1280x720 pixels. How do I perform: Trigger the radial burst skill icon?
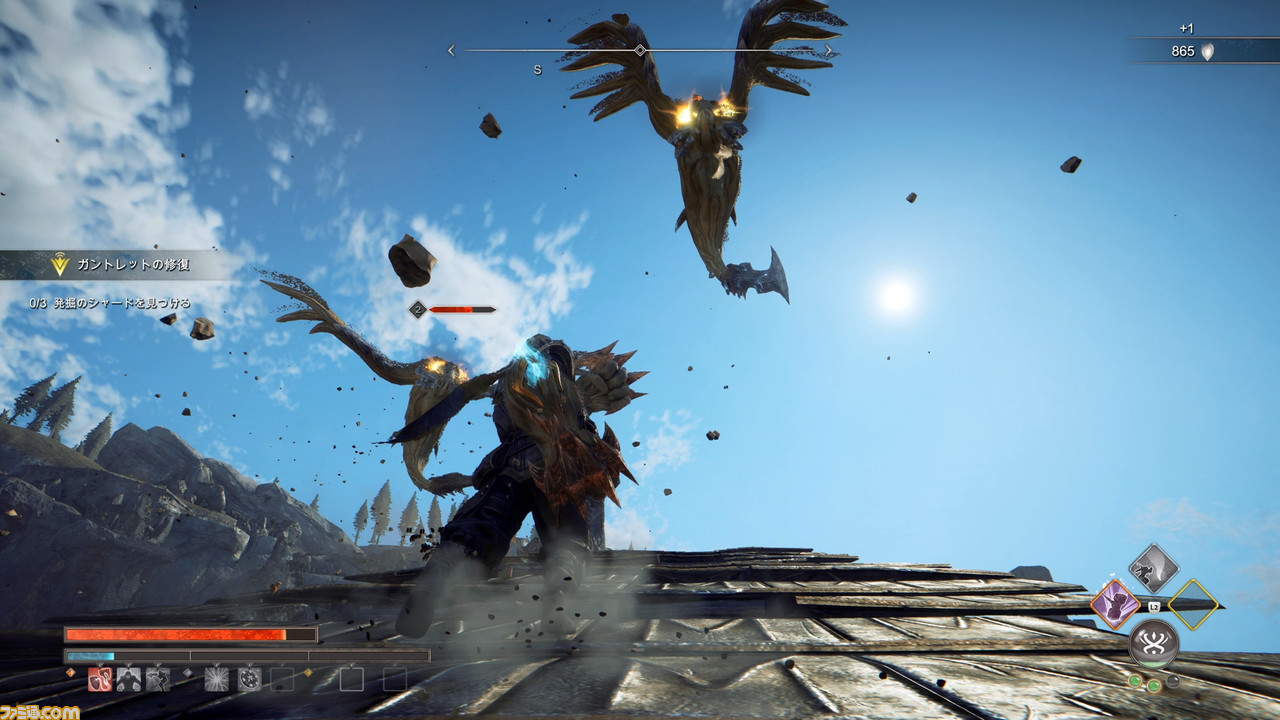tap(217, 680)
